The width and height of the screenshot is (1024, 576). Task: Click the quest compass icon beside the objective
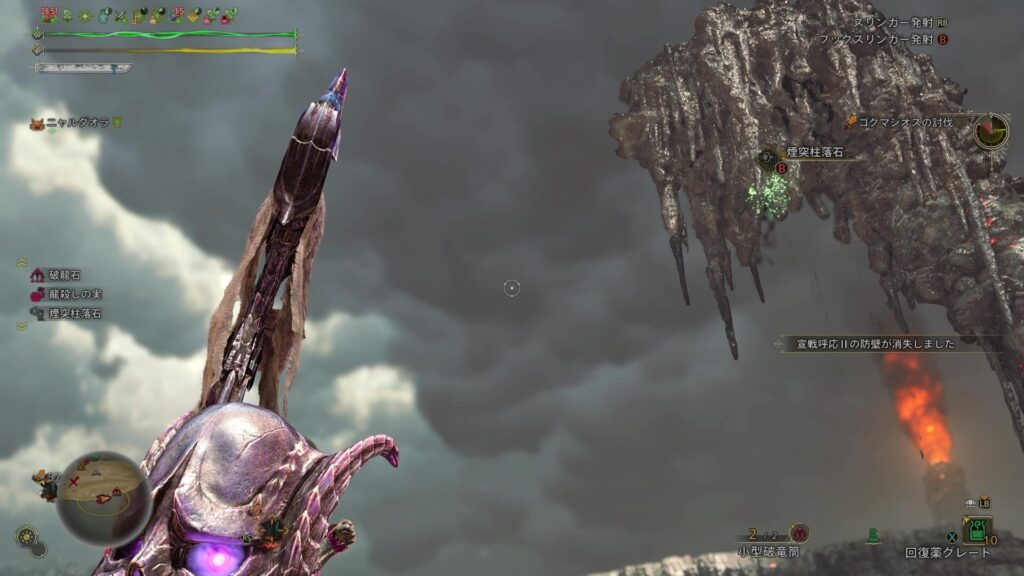991,130
